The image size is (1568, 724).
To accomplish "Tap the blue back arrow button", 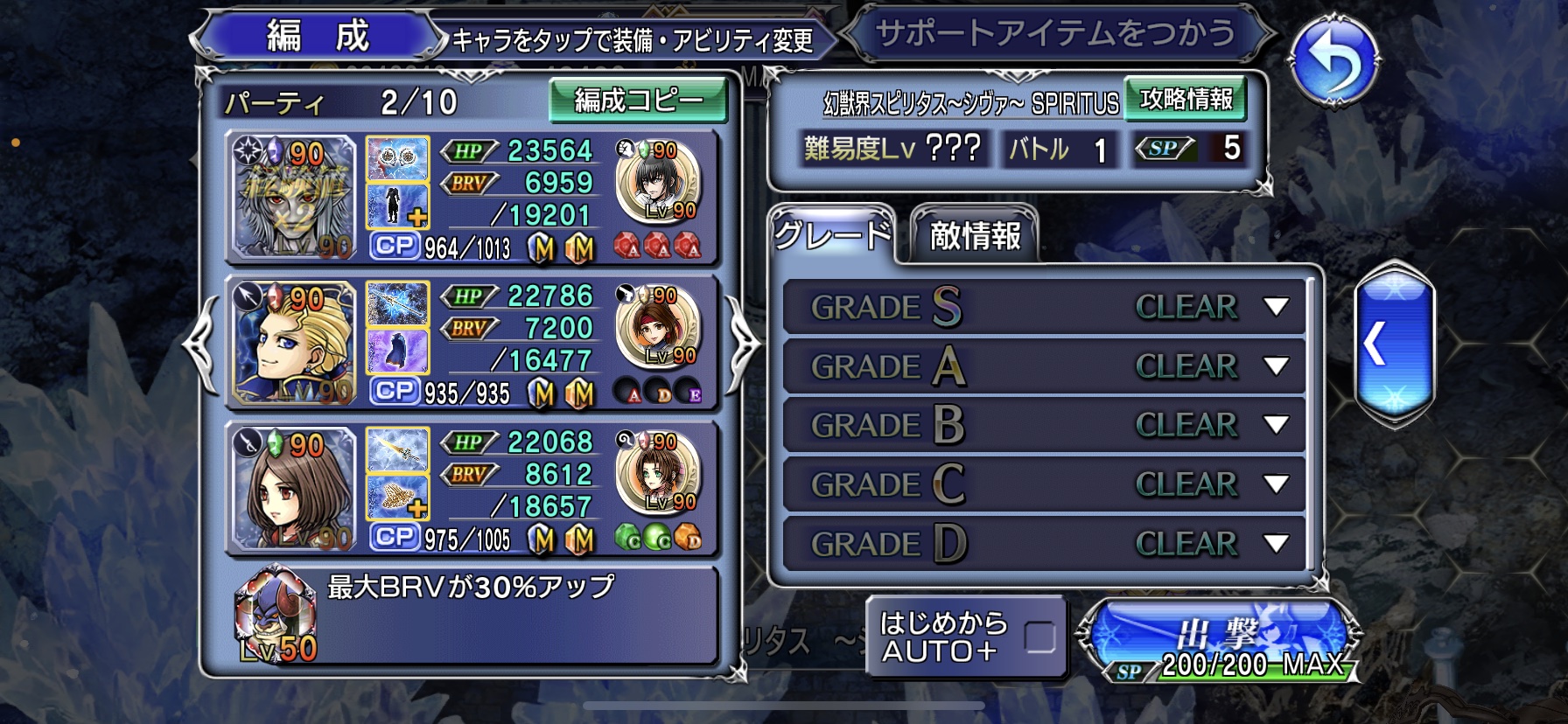I will coord(1333,61).
